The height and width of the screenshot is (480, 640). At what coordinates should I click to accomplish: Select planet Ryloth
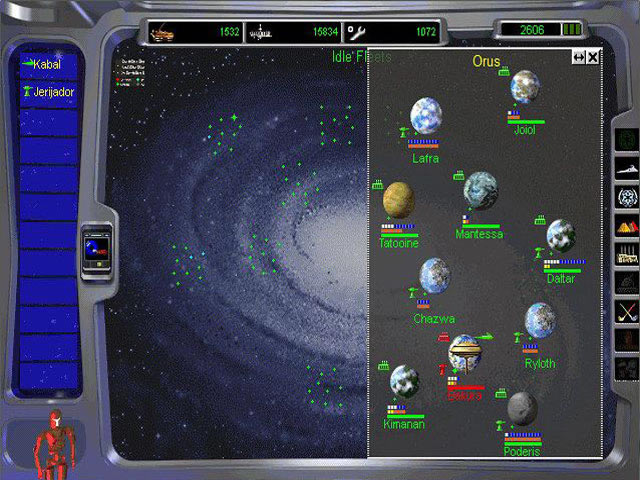540,321
